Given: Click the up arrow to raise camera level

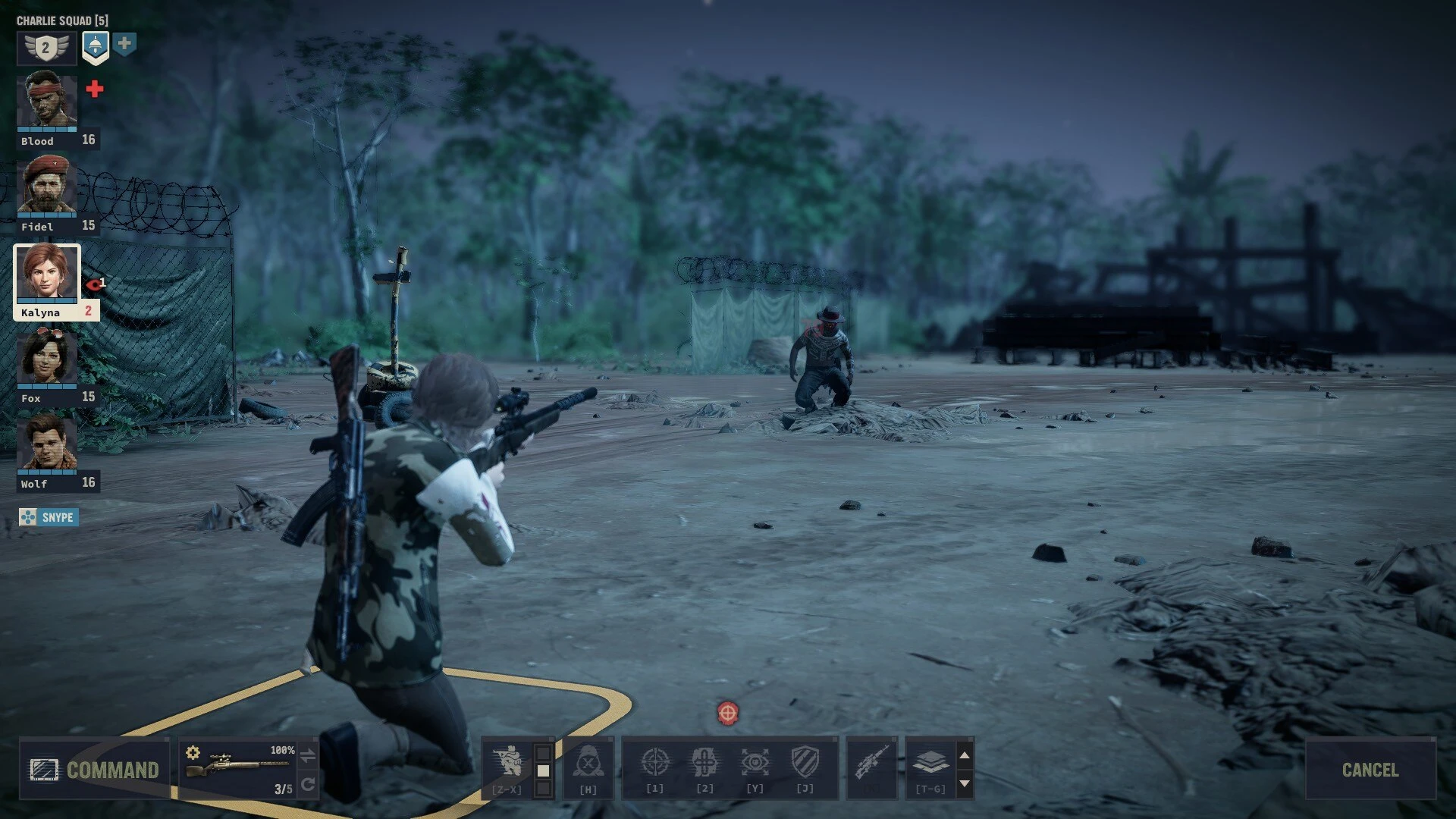Looking at the screenshot, I should coord(964,755).
